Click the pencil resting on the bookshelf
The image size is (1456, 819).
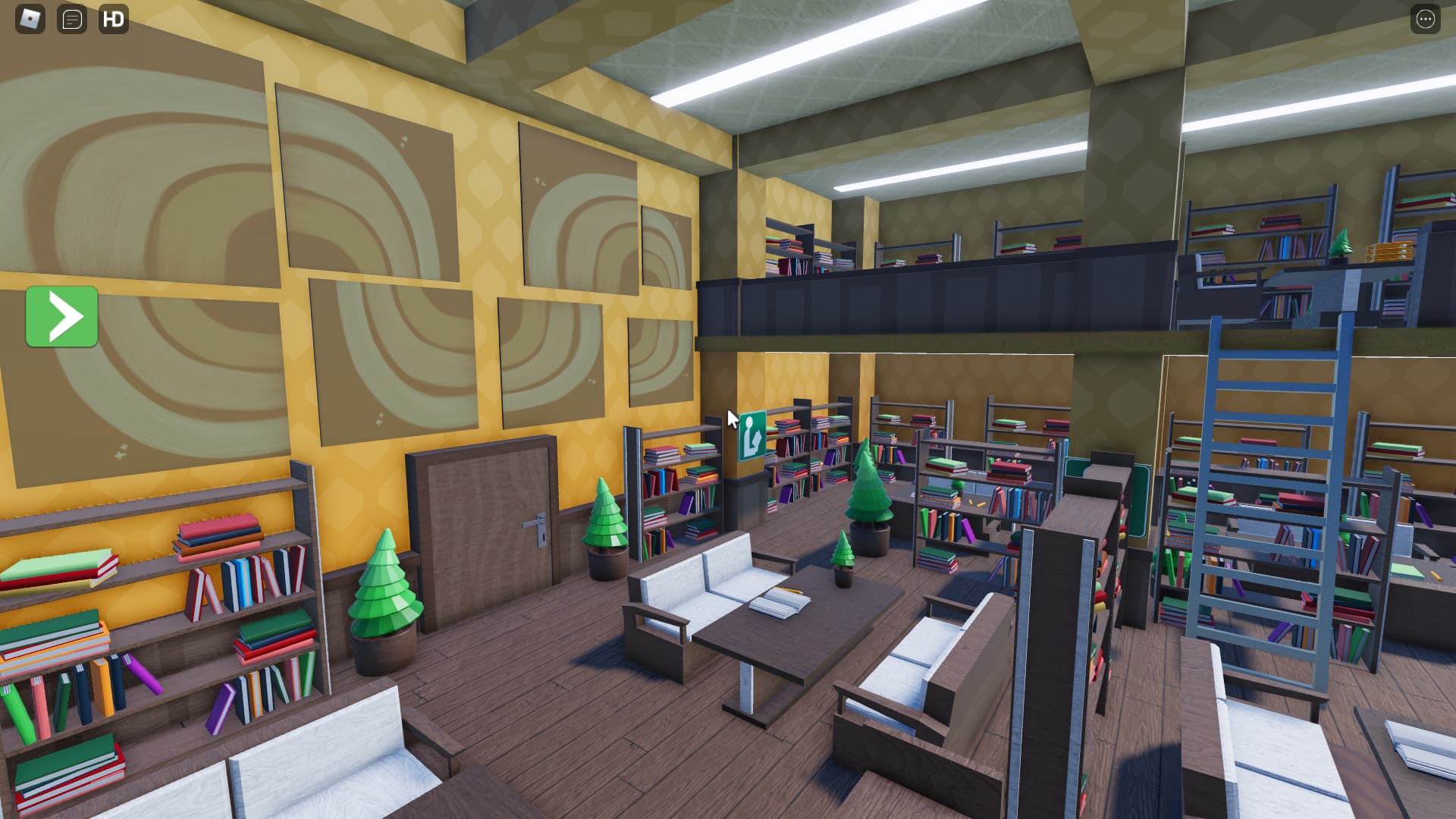pyautogui.click(x=980, y=504)
